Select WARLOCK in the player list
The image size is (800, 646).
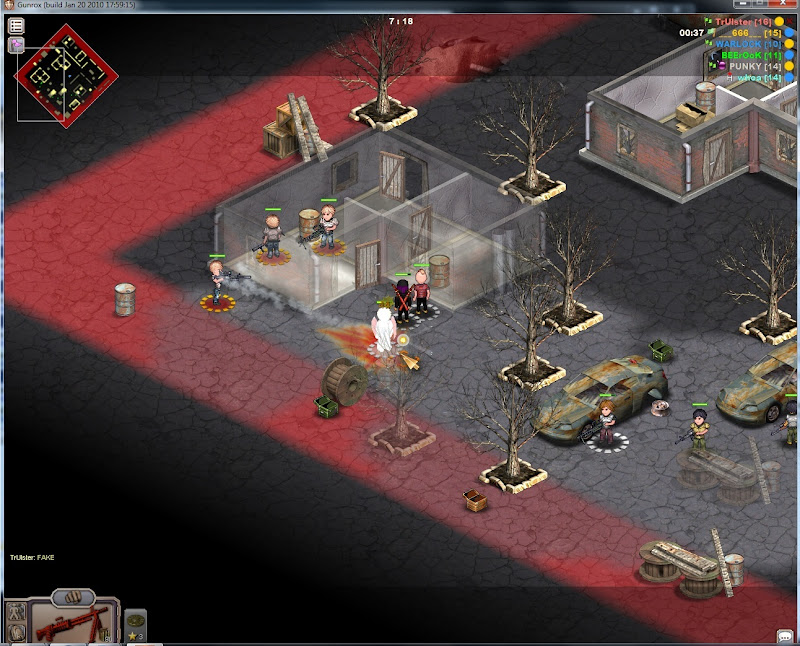pos(745,44)
